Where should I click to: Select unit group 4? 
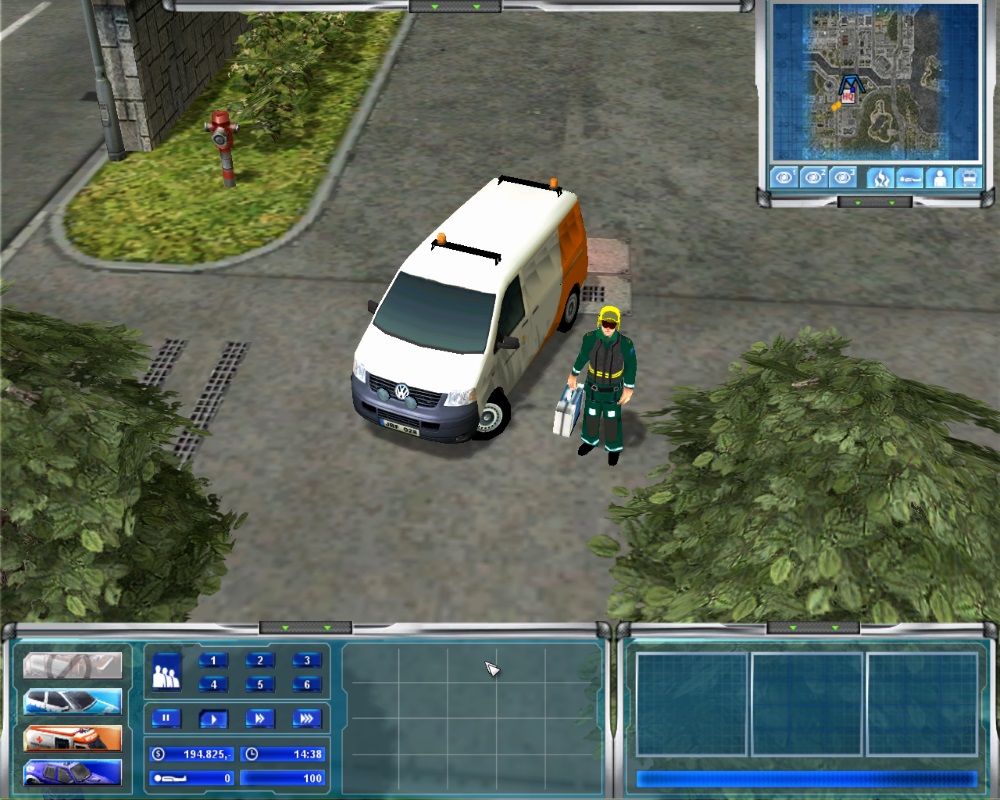coord(213,685)
